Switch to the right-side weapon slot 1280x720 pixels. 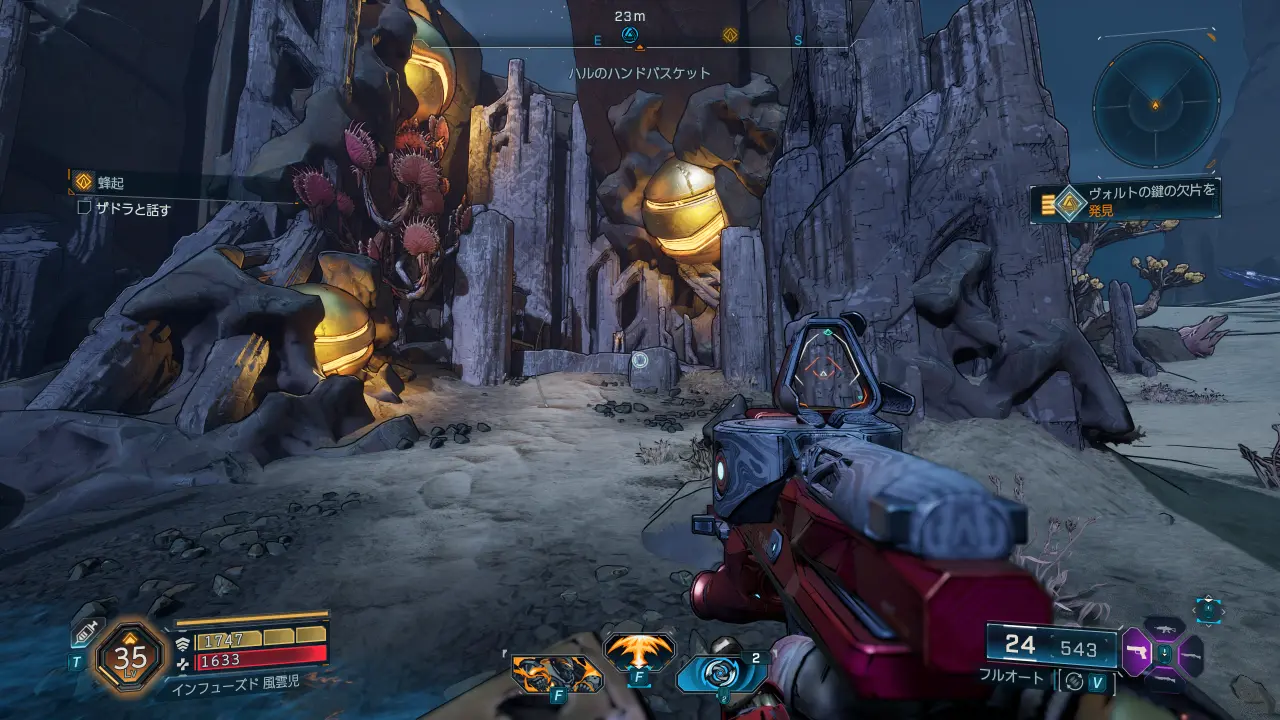click(1190, 654)
